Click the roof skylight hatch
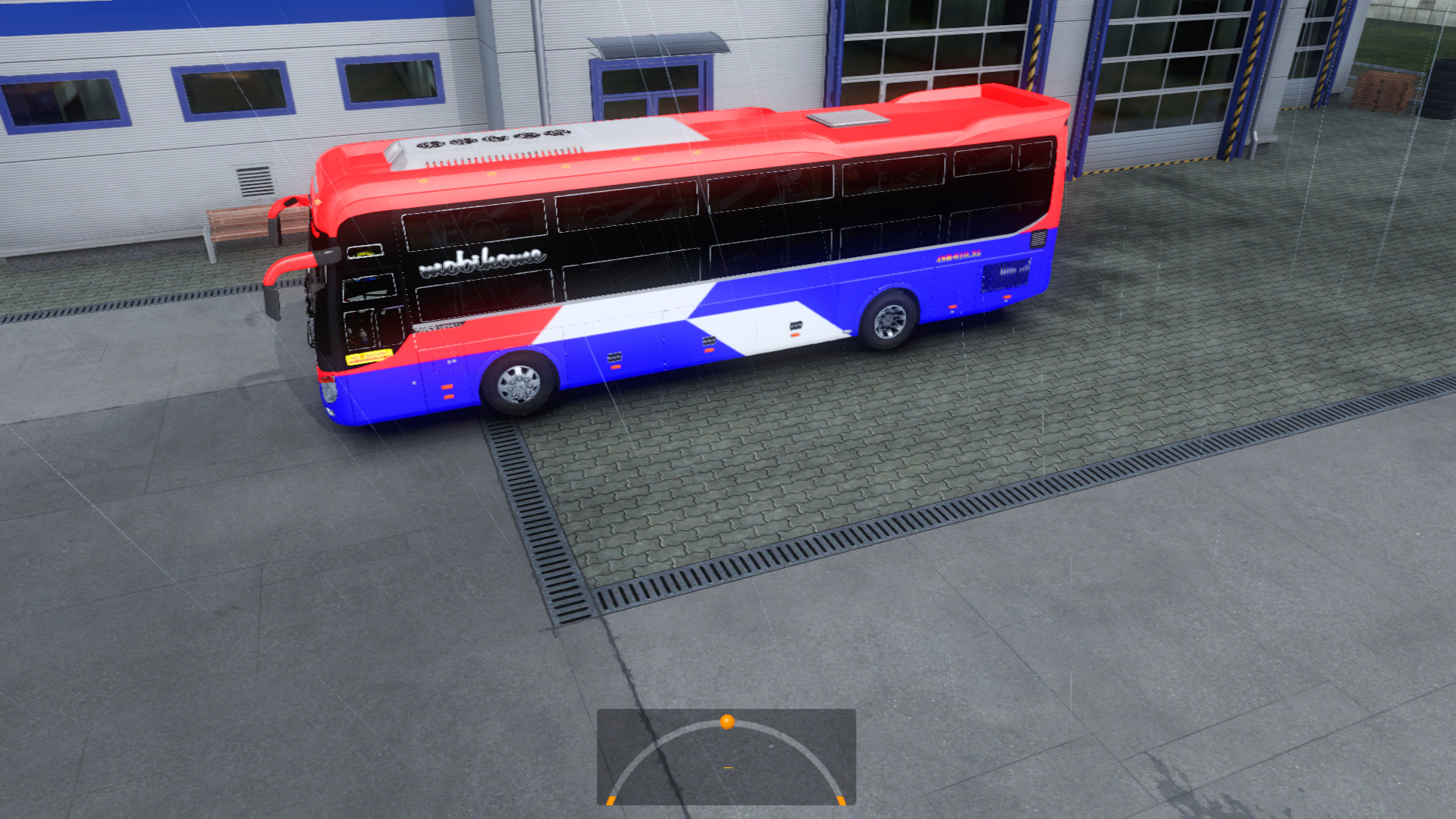The width and height of the screenshot is (1456, 819). [849, 118]
